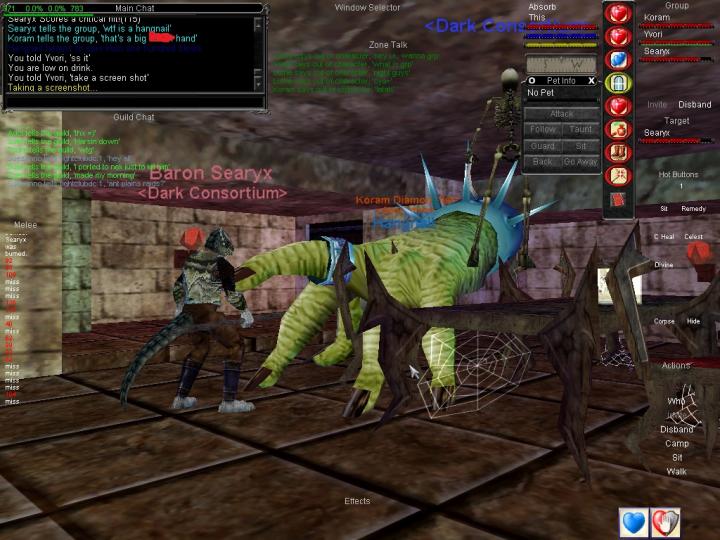Image resolution: width=720 pixels, height=540 pixels.
Task: Open the red spellbook icon
Action: pyautogui.click(x=619, y=199)
